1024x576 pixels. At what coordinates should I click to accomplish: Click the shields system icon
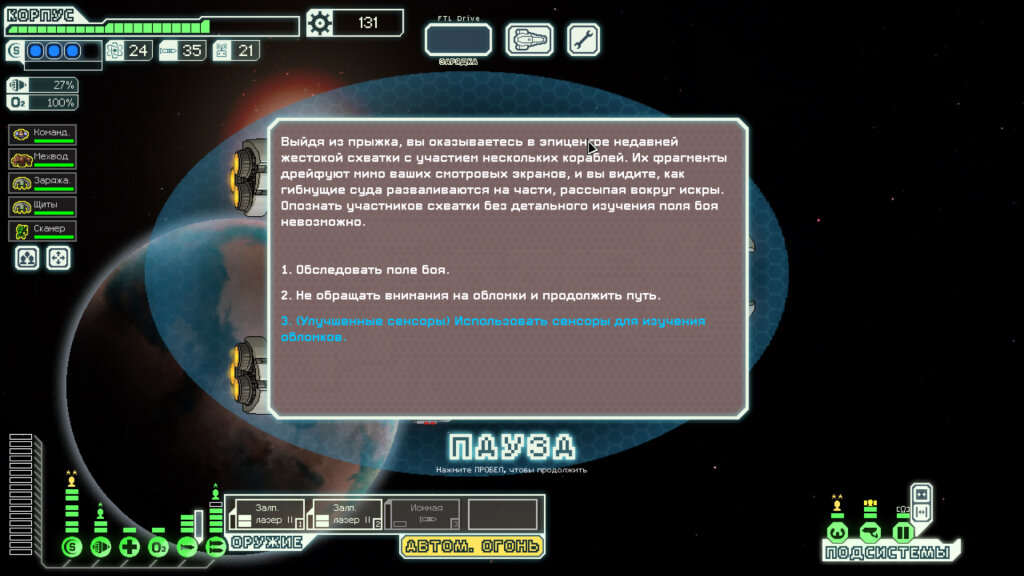coord(71,547)
